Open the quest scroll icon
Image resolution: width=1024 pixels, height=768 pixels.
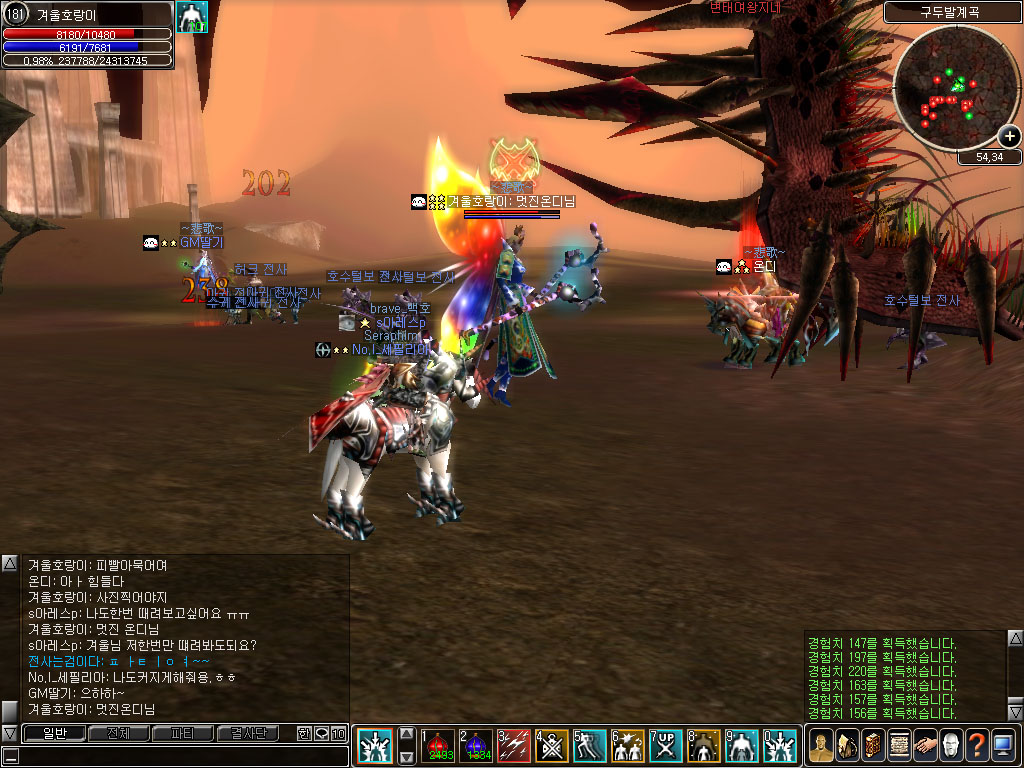[x=899, y=745]
